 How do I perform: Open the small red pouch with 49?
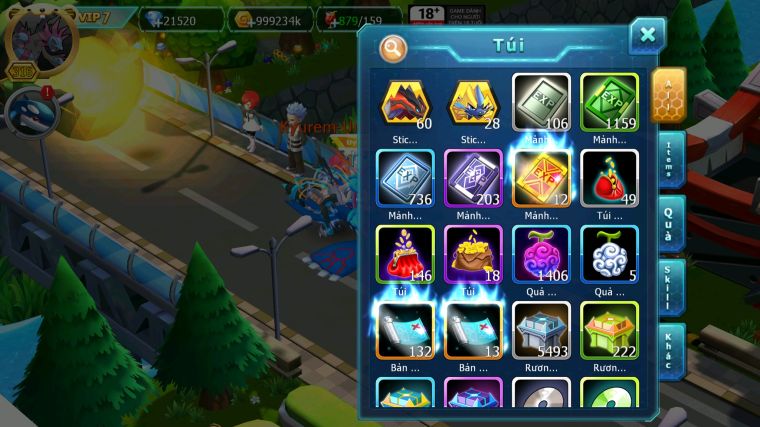point(609,178)
